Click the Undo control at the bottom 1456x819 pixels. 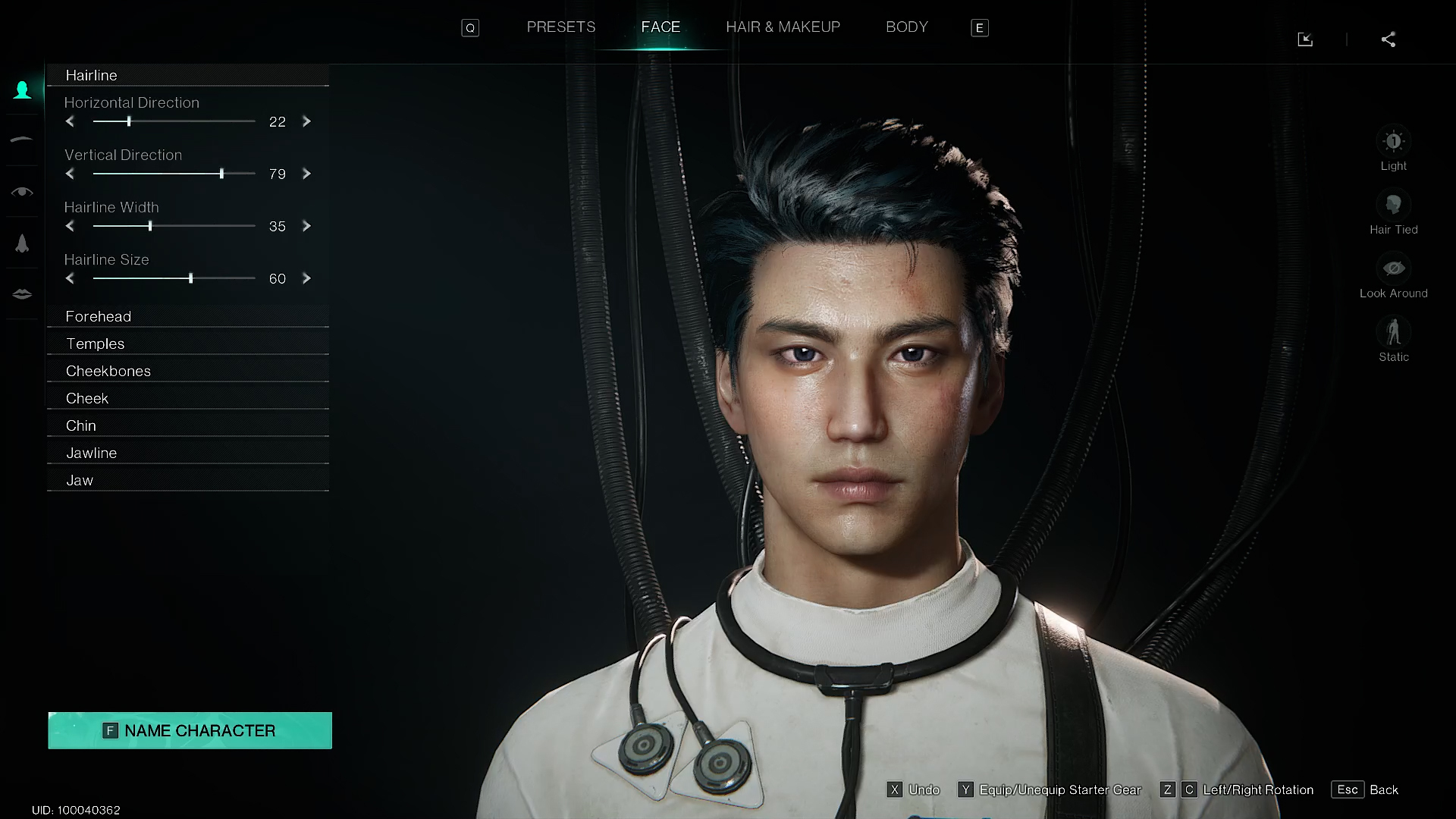click(914, 789)
